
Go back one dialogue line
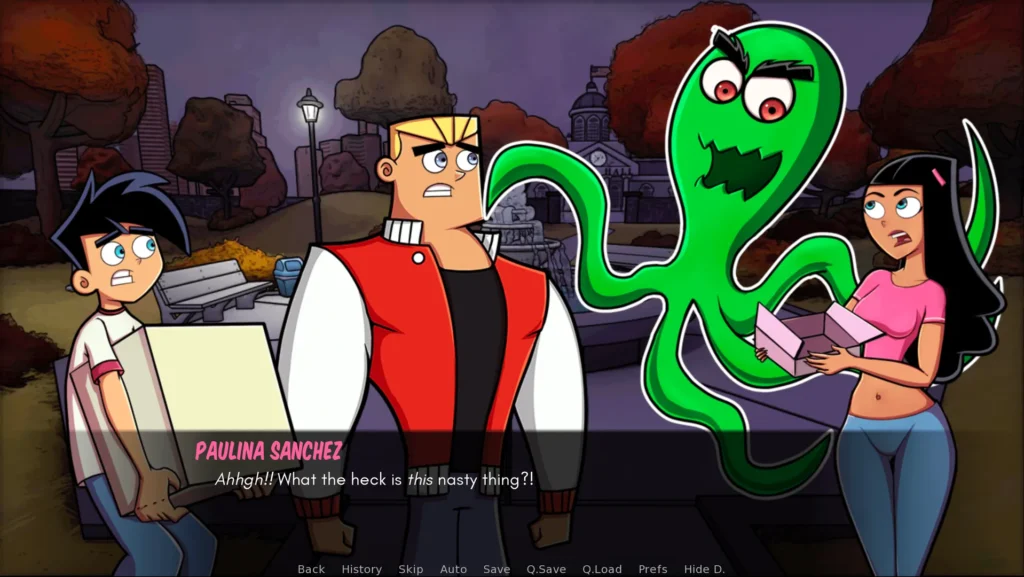[x=311, y=569]
